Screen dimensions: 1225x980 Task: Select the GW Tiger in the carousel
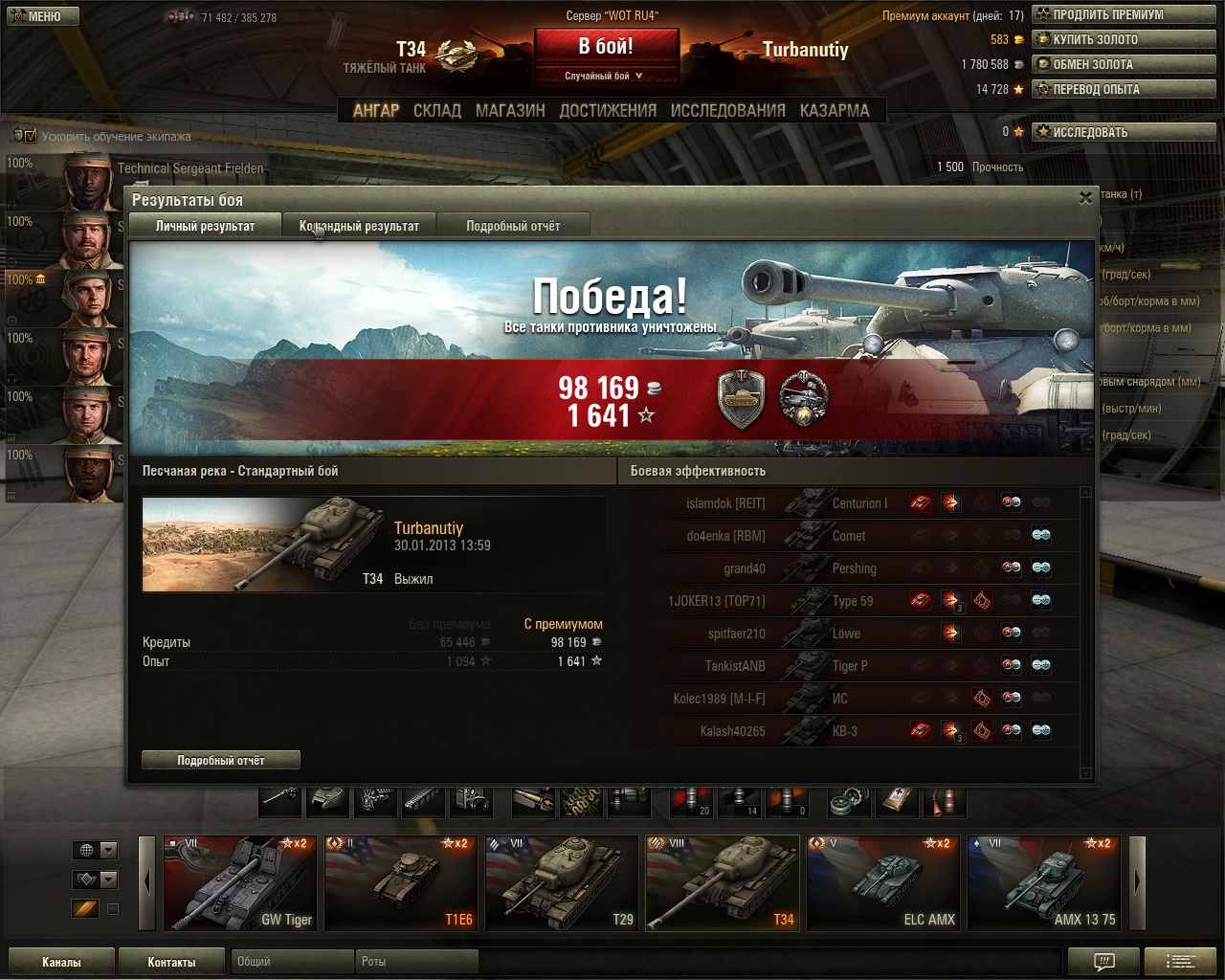[238, 883]
